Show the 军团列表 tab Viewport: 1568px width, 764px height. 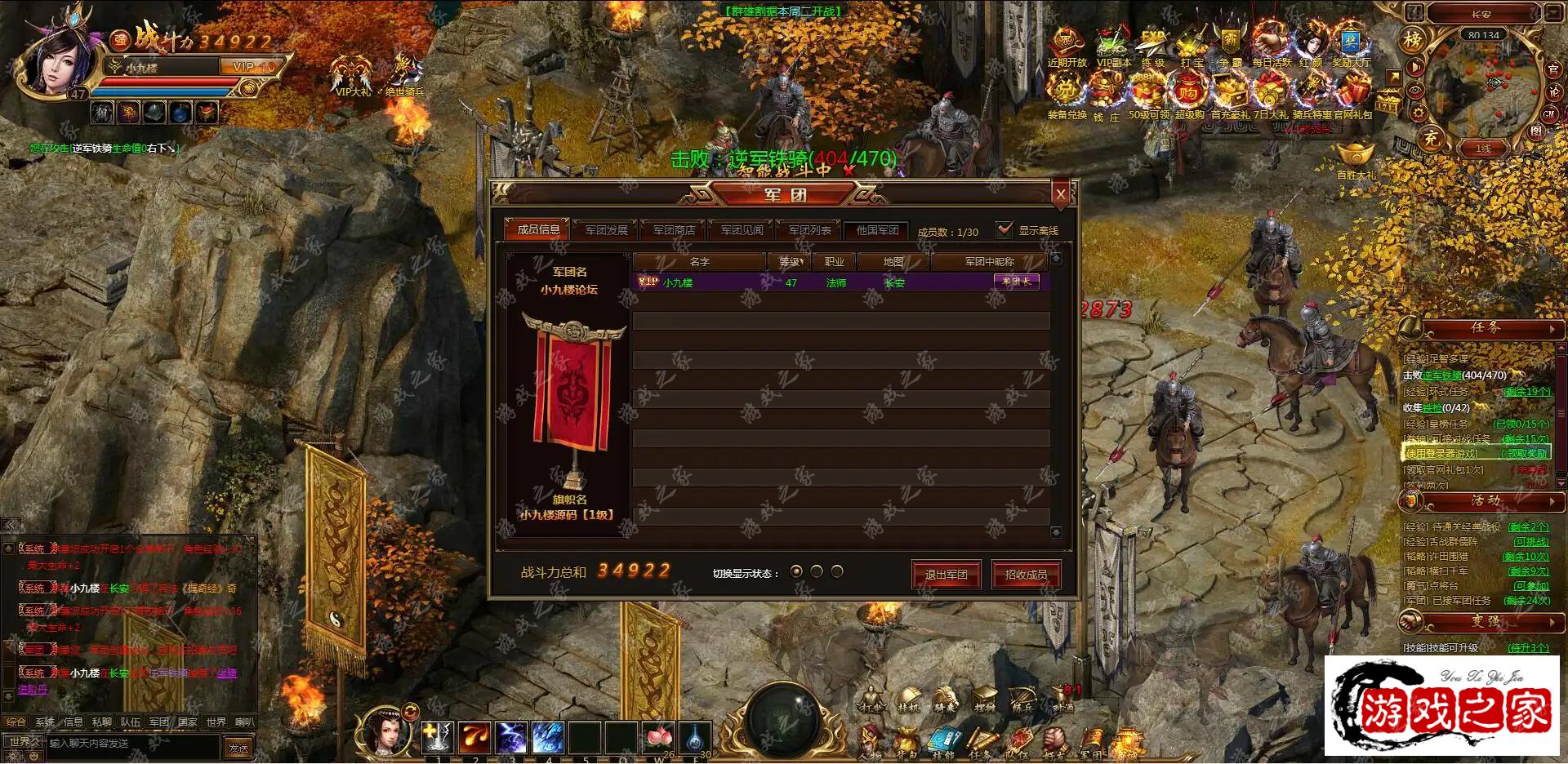click(x=809, y=230)
